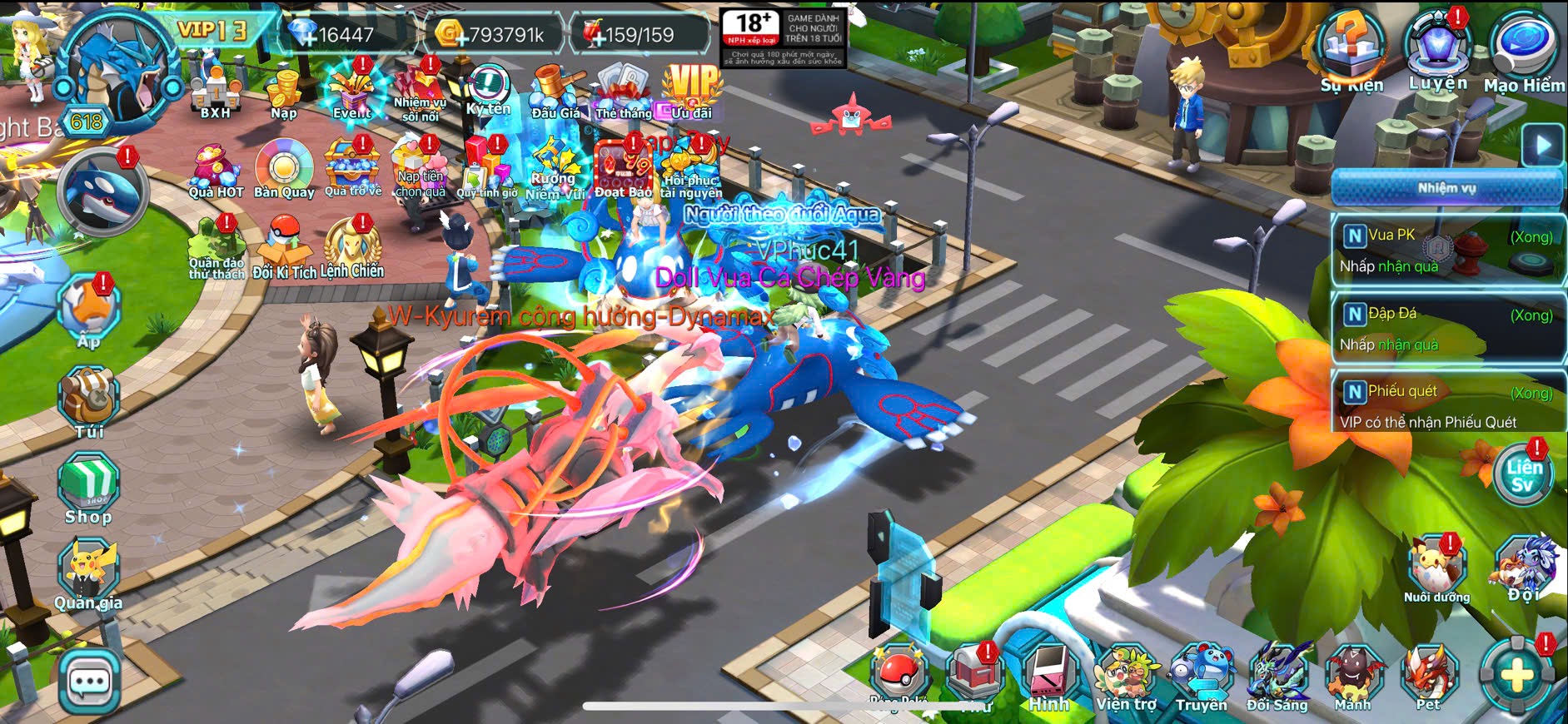This screenshot has height=724, width=1568.
Task: Open the Đổi Kì Tích Poké Ball icon
Action: click(x=284, y=248)
